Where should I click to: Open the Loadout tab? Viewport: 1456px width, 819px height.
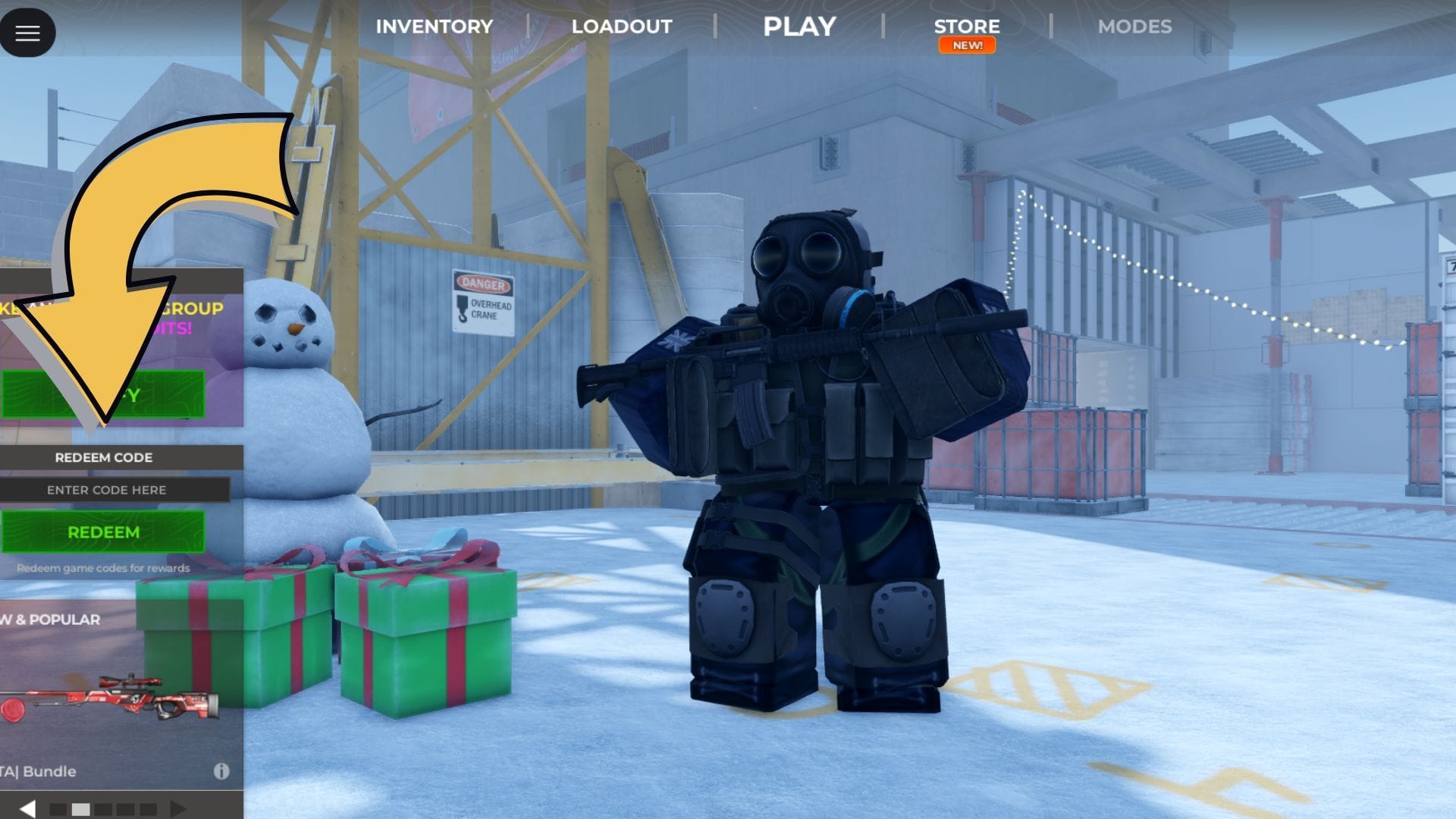point(621,26)
